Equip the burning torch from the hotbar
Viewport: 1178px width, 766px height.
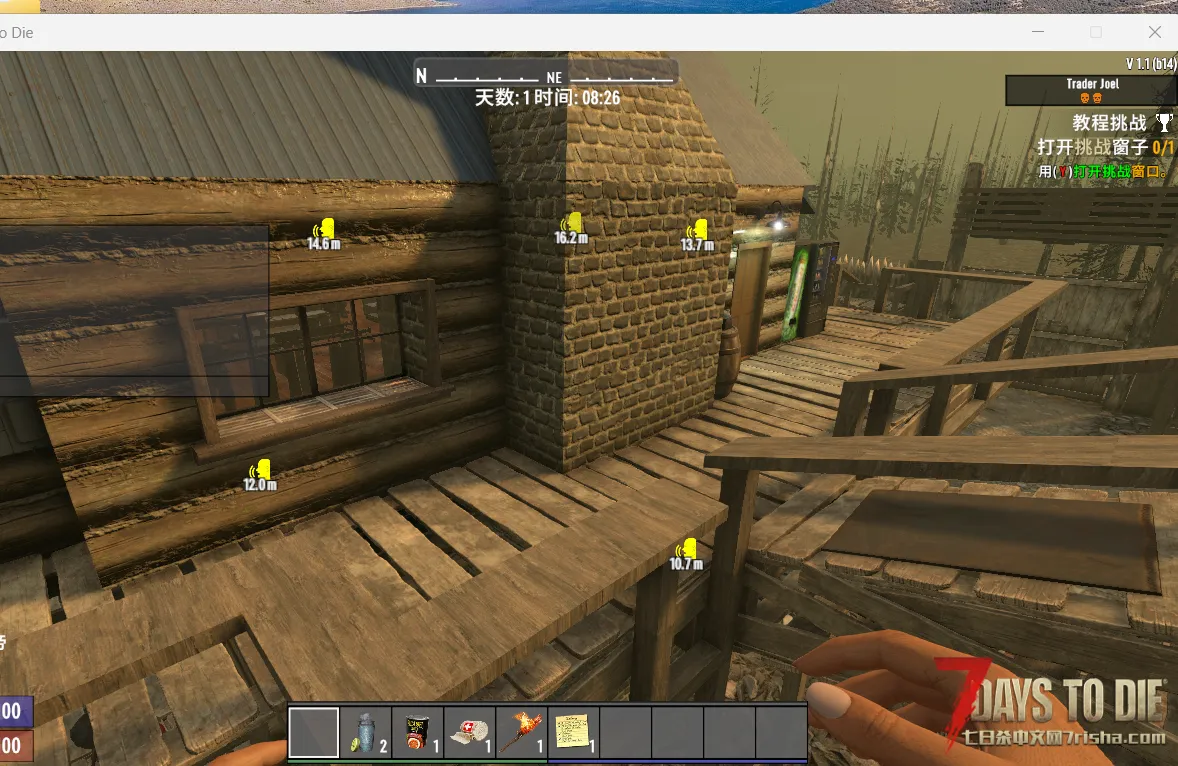[522, 733]
